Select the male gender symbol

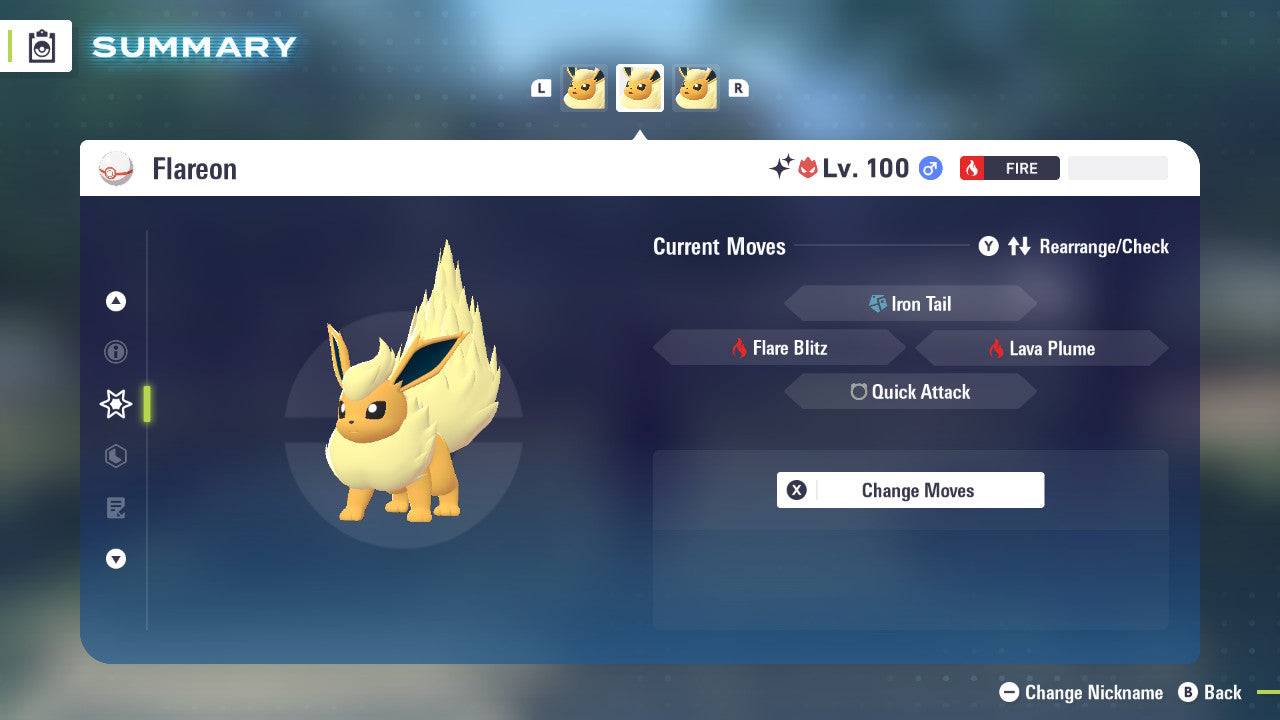(x=930, y=168)
